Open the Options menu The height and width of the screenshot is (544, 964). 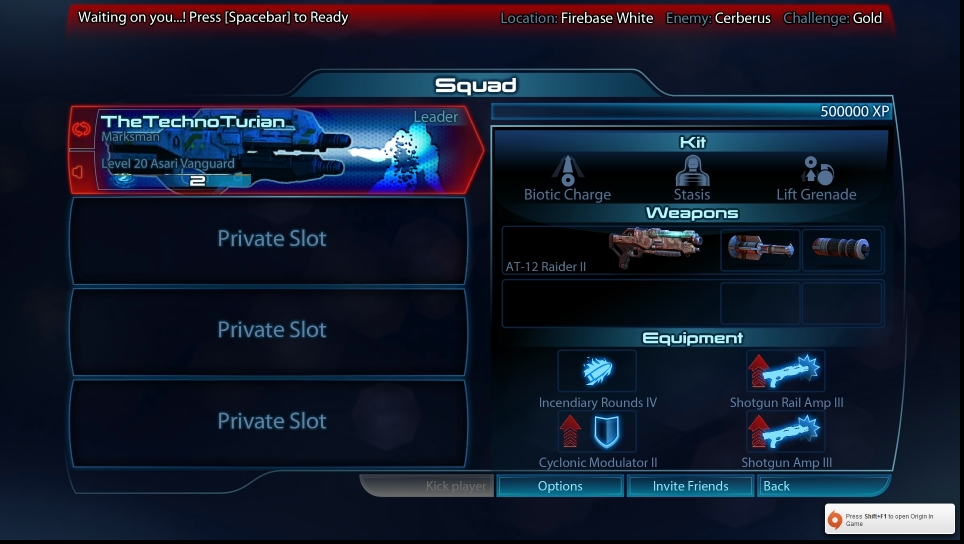tap(560, 486)
